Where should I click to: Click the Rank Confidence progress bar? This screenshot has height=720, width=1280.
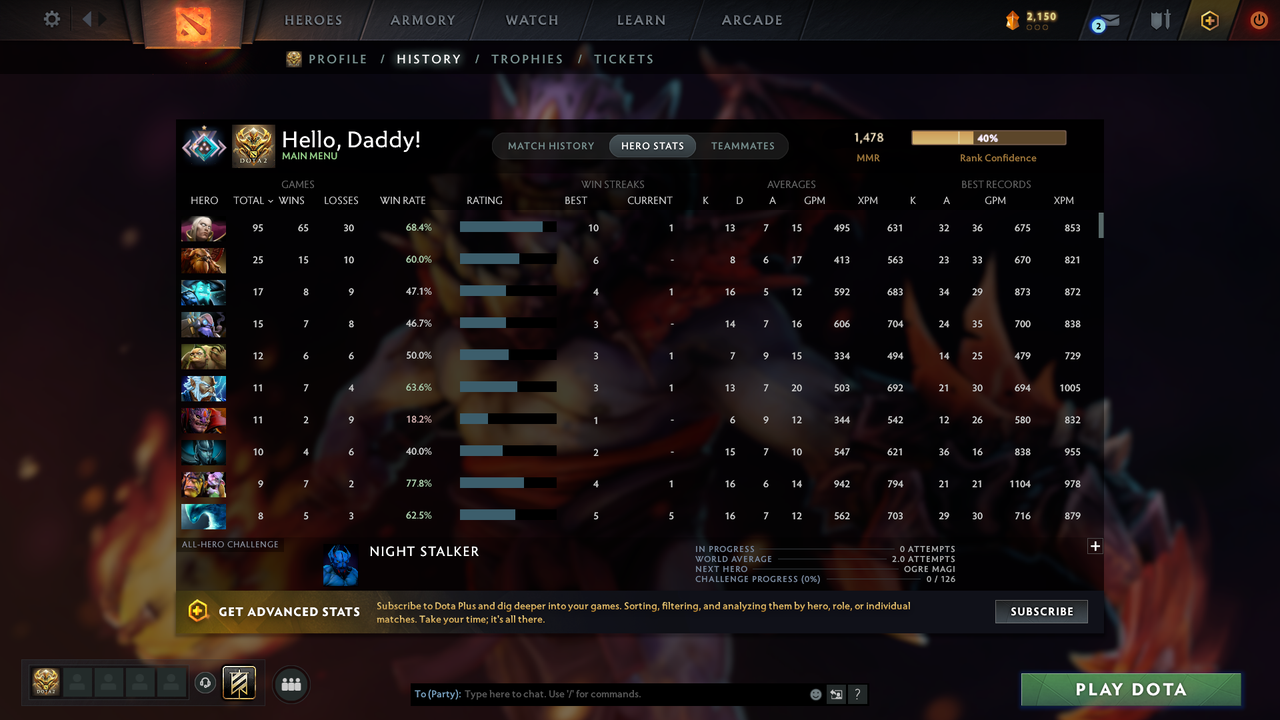click(x=988, y=137)
